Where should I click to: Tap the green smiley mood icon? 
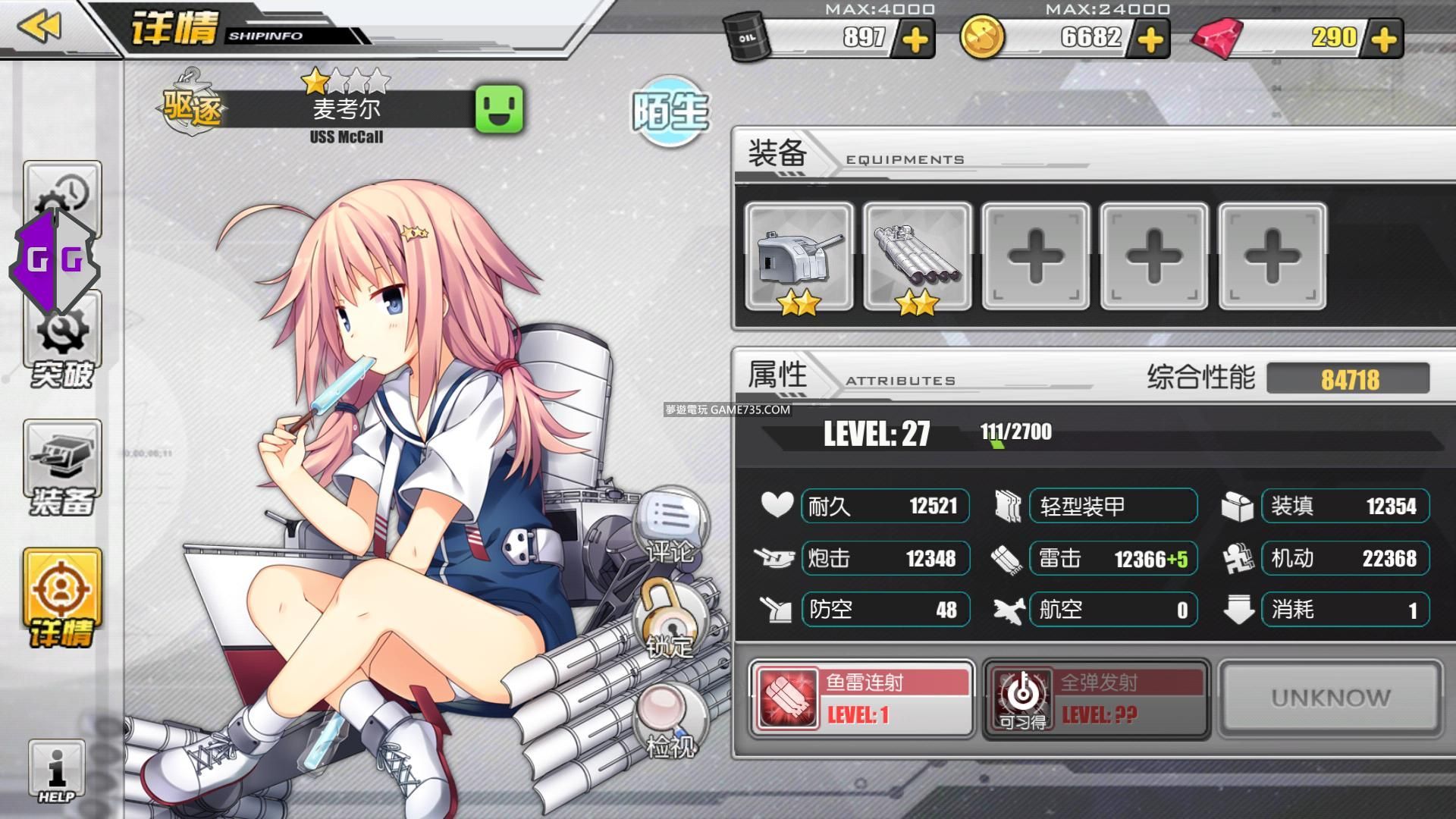coord(499,109)
